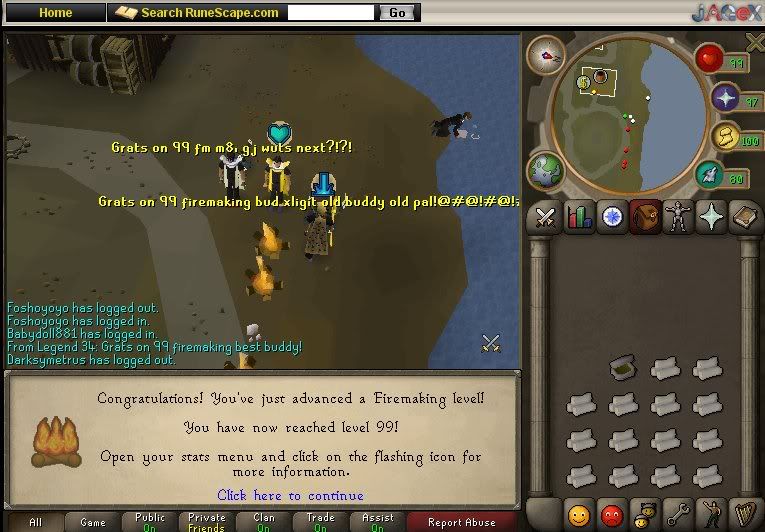Image resolution: width=765 pixels, height=532 pixels.
Task: Show the Stats bar chart tab
Action: (x=579, y=217)
